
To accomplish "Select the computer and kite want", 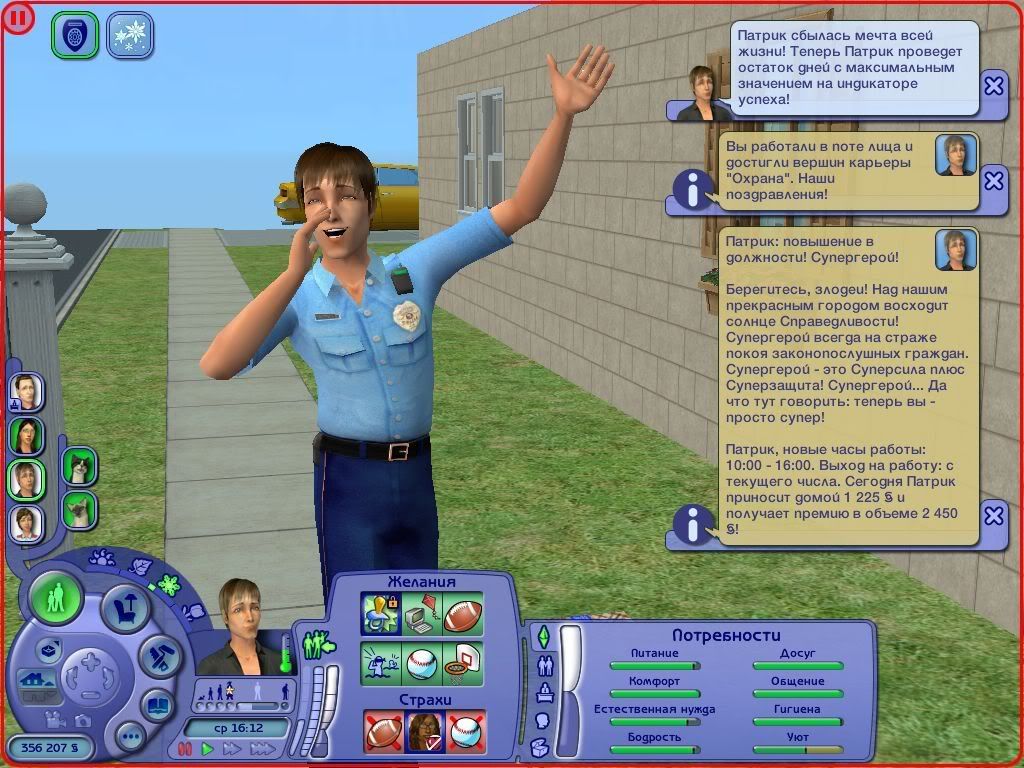I will pyautogui.click(x=422, y=614).
